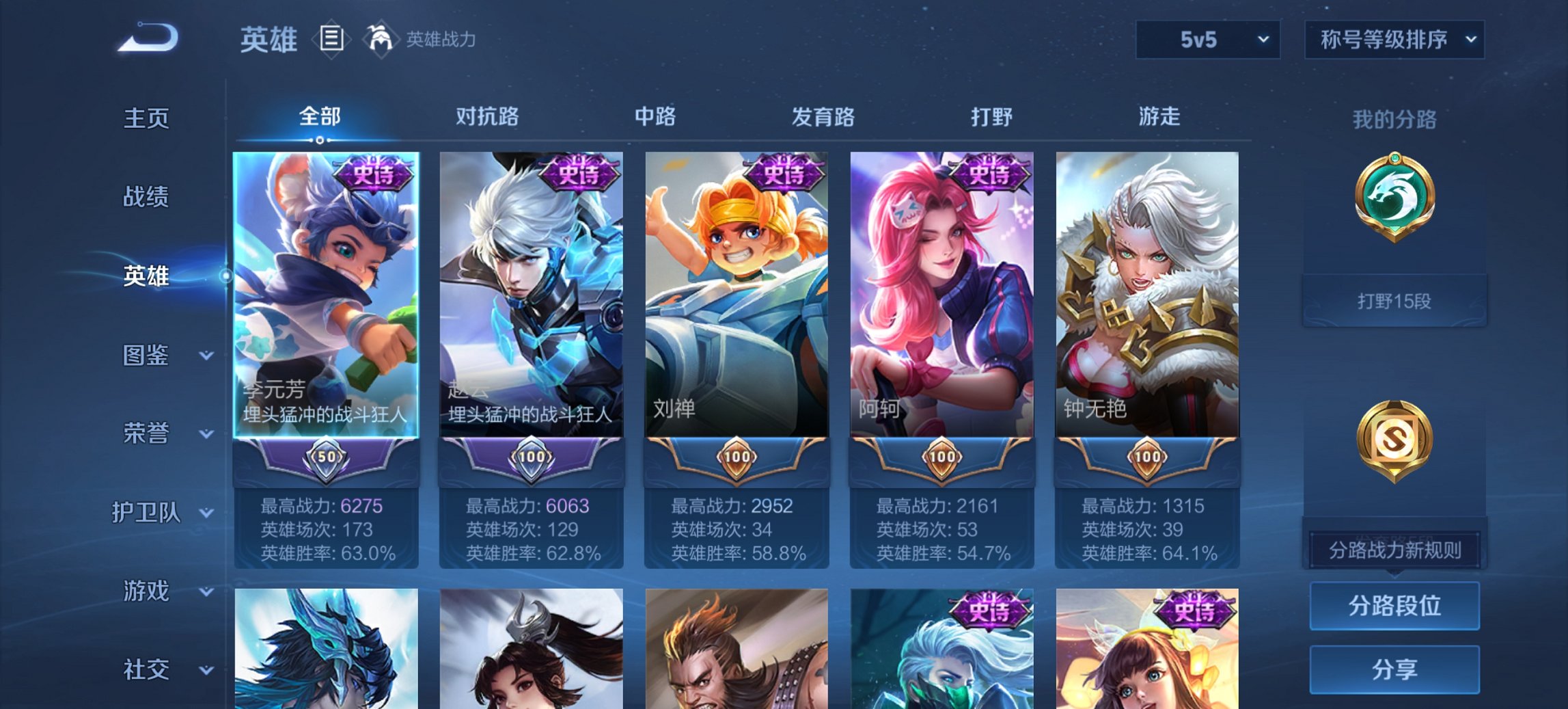This screenshot has height=709, width=1568.
Task: Open the 称号等级排序 sorting dropdown
Action: [x=1394, y=40]
